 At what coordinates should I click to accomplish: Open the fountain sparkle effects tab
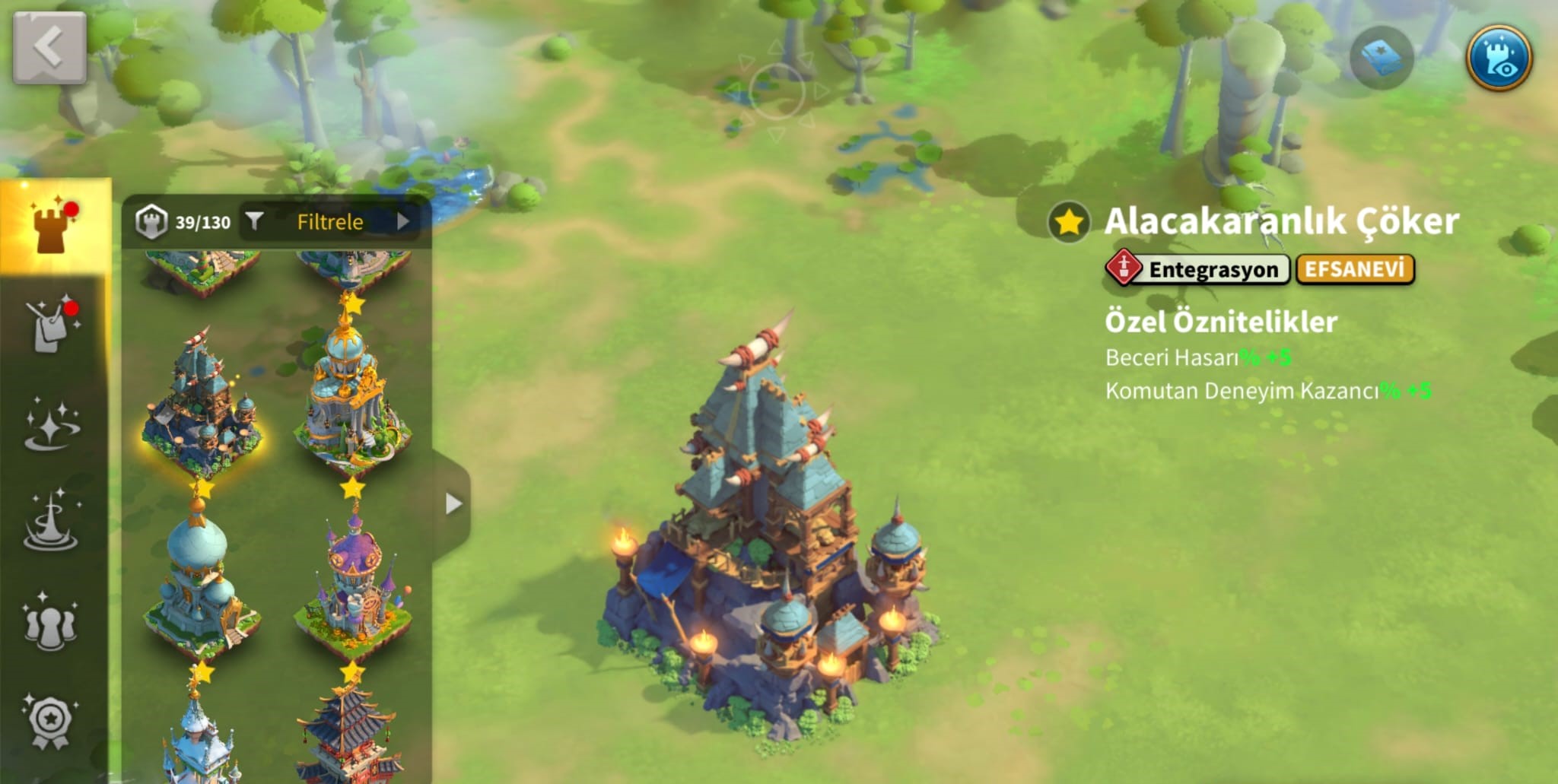(x=51, y=521)
